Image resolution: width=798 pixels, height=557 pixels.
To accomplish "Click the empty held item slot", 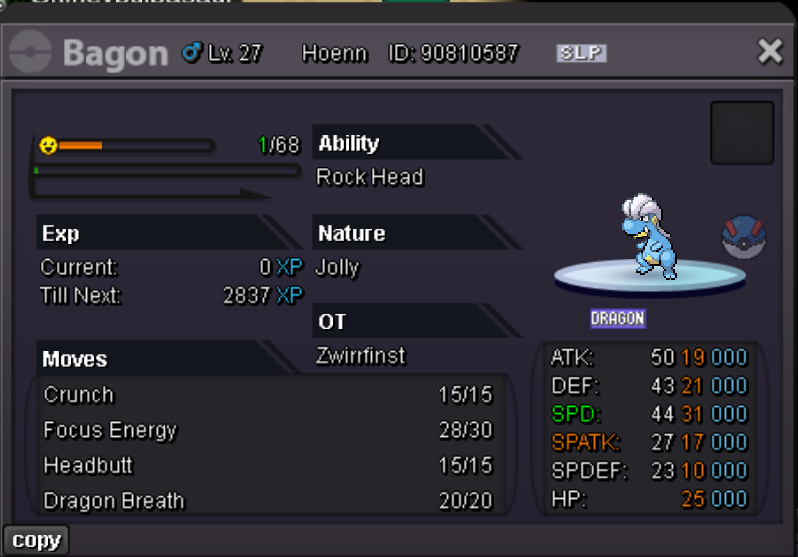I will tap(742, 133).
